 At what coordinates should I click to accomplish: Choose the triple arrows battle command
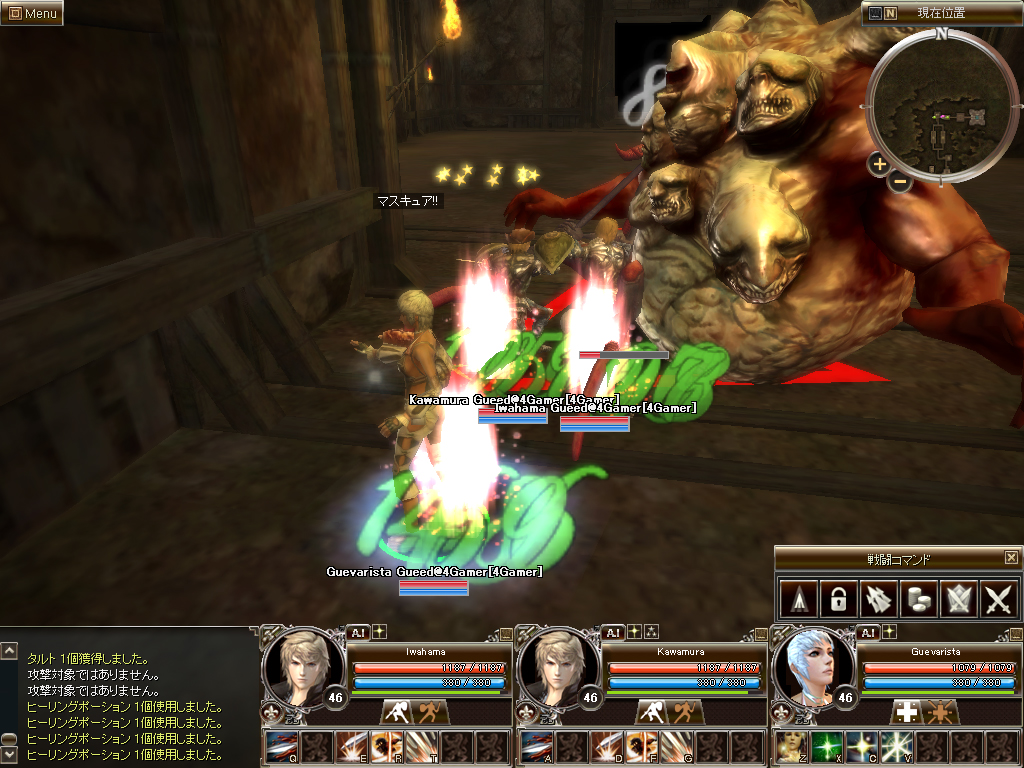(x=878, y=599)
